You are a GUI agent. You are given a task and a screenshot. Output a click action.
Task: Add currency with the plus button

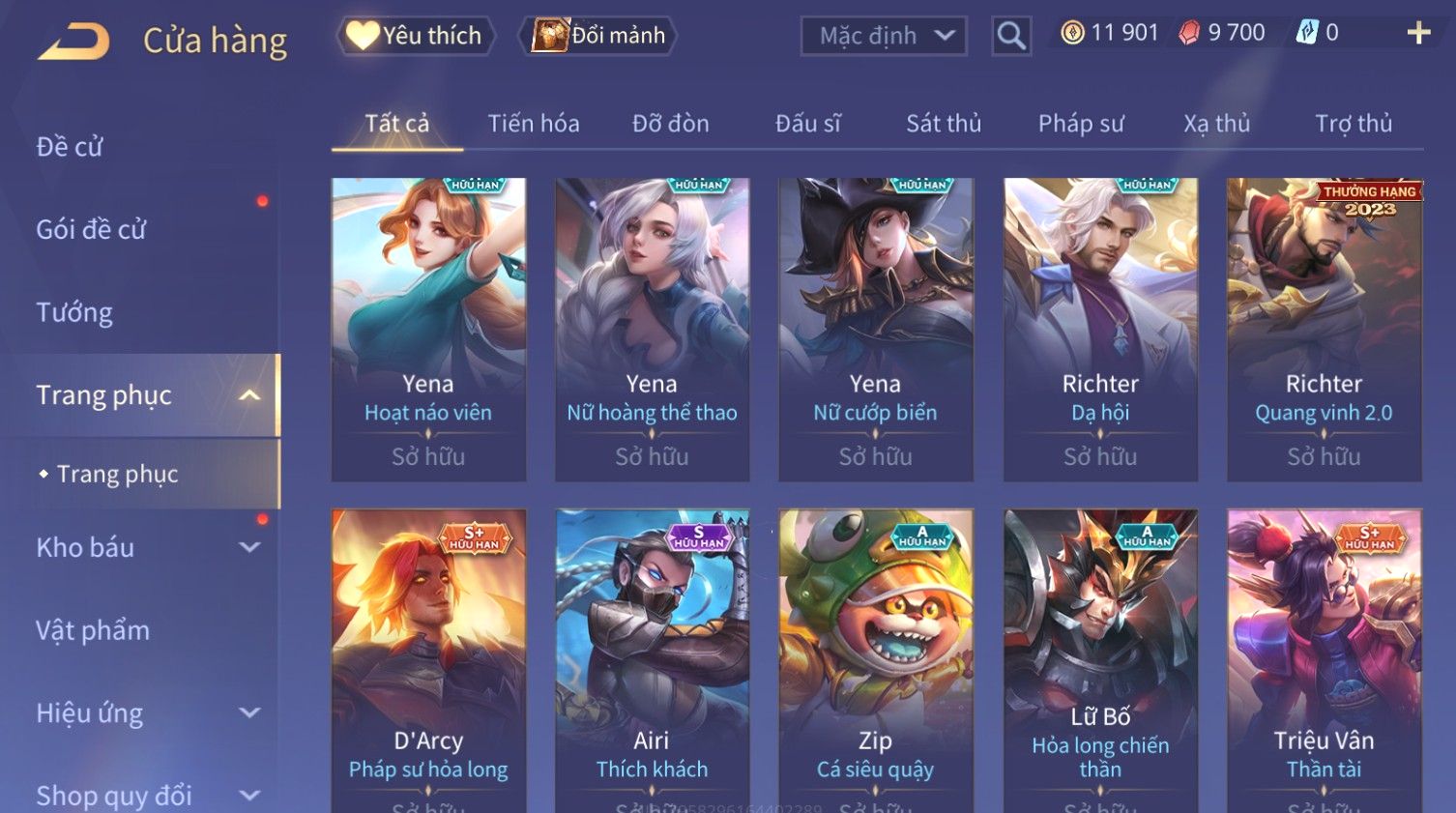pyautogui.click(x=1418, y=33)
